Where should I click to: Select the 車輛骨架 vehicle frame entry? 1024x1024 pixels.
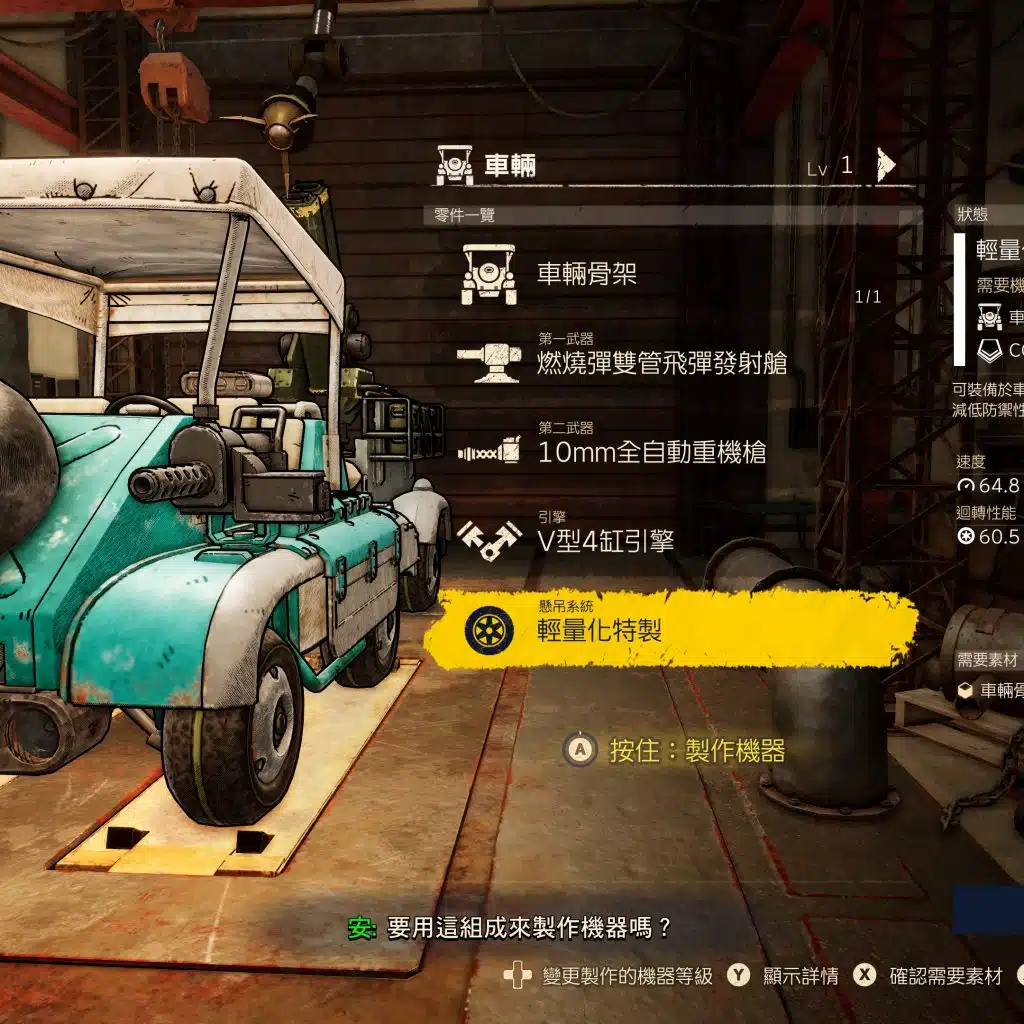coord(586,274)
